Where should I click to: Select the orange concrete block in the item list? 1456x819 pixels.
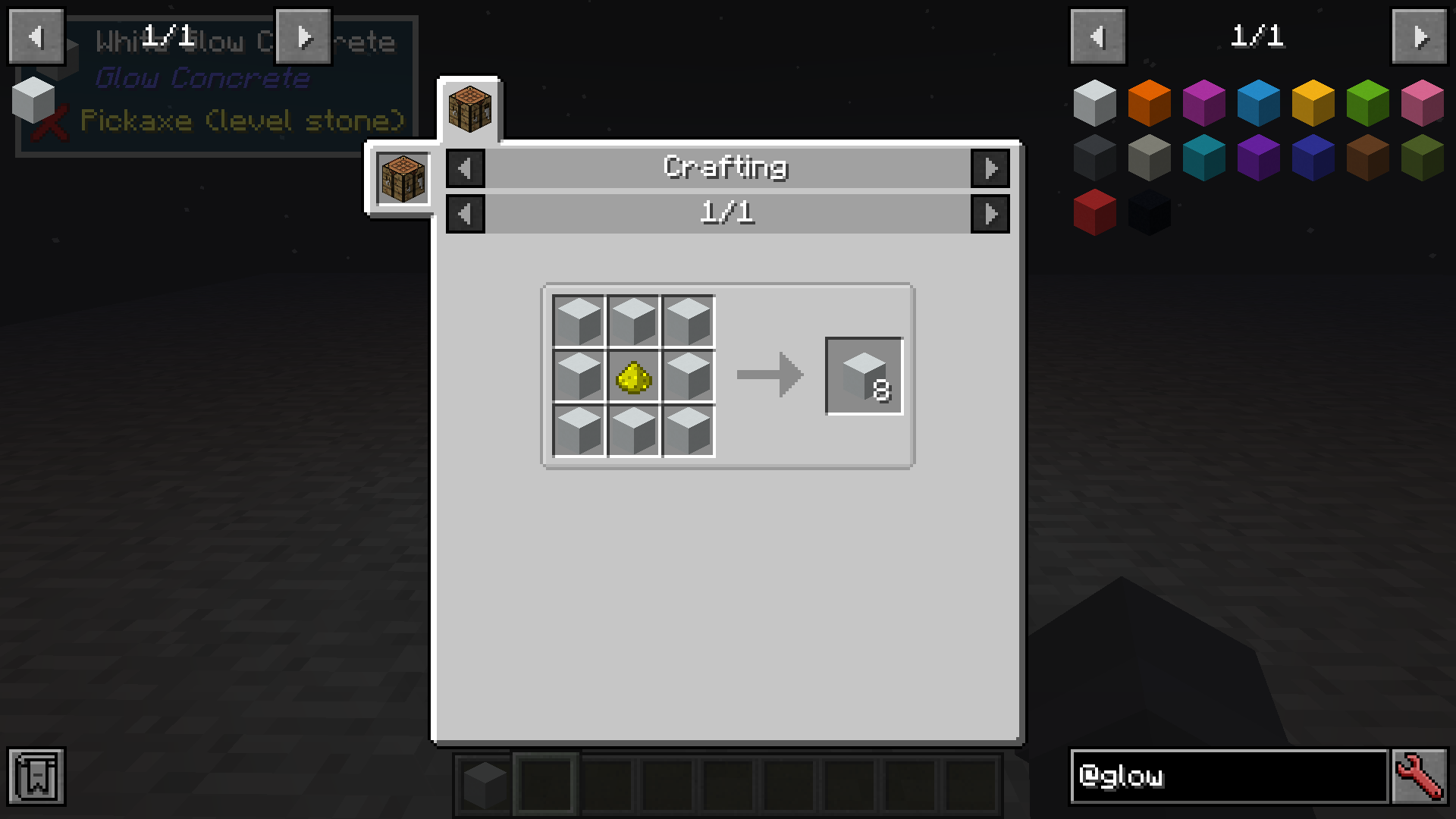pyautogui.click(x=1149, y=102)
